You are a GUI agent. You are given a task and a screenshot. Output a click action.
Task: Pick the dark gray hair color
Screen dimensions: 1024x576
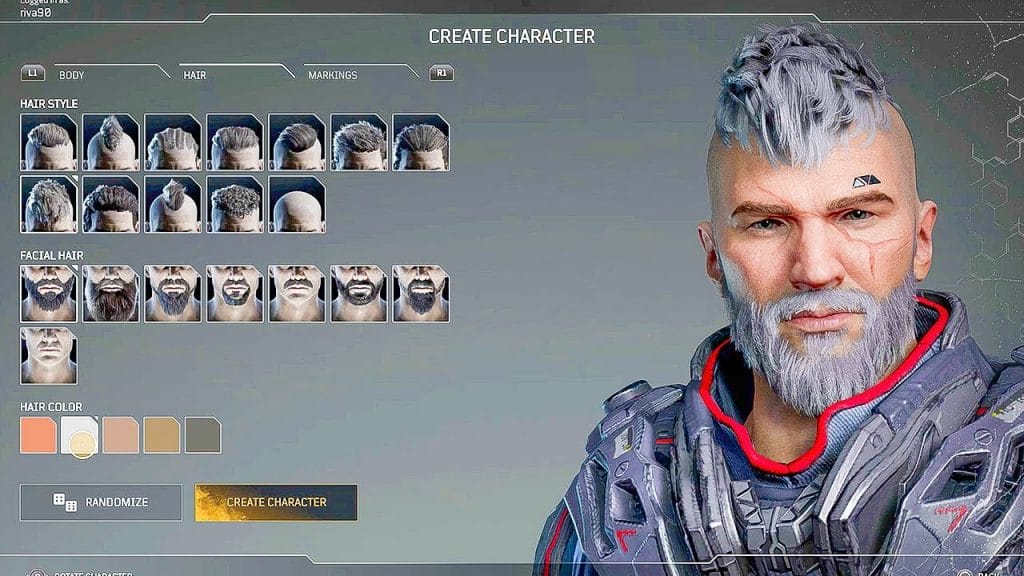(203, 436)
